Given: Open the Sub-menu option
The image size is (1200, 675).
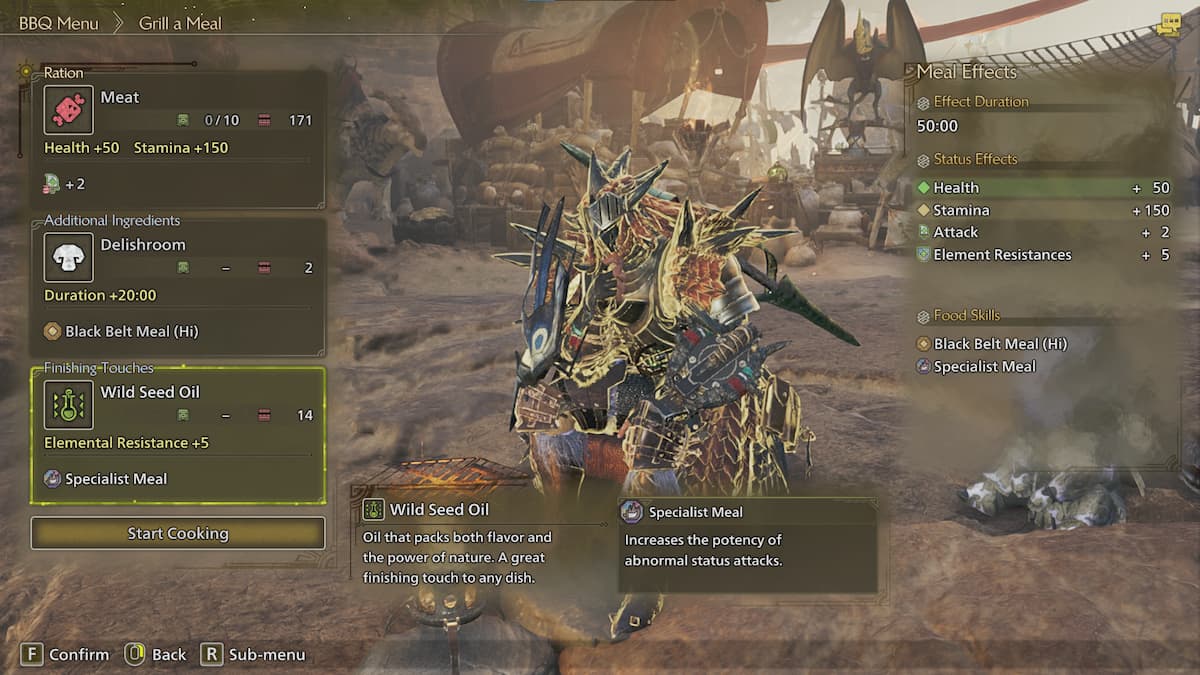Looking at the screenshot, I should pos(265,654).
